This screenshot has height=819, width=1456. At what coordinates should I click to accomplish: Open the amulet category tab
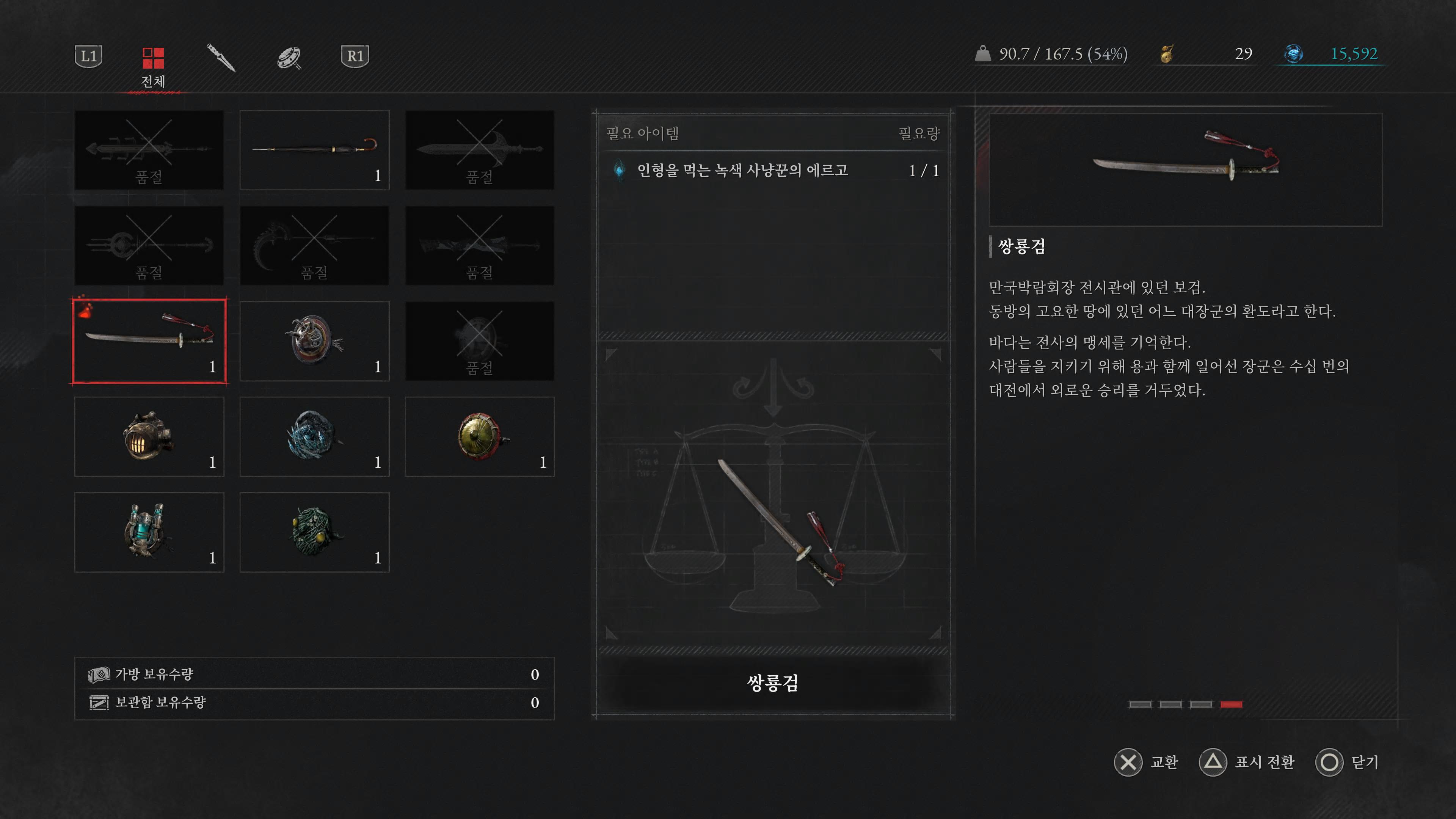(x=289, y=57)
